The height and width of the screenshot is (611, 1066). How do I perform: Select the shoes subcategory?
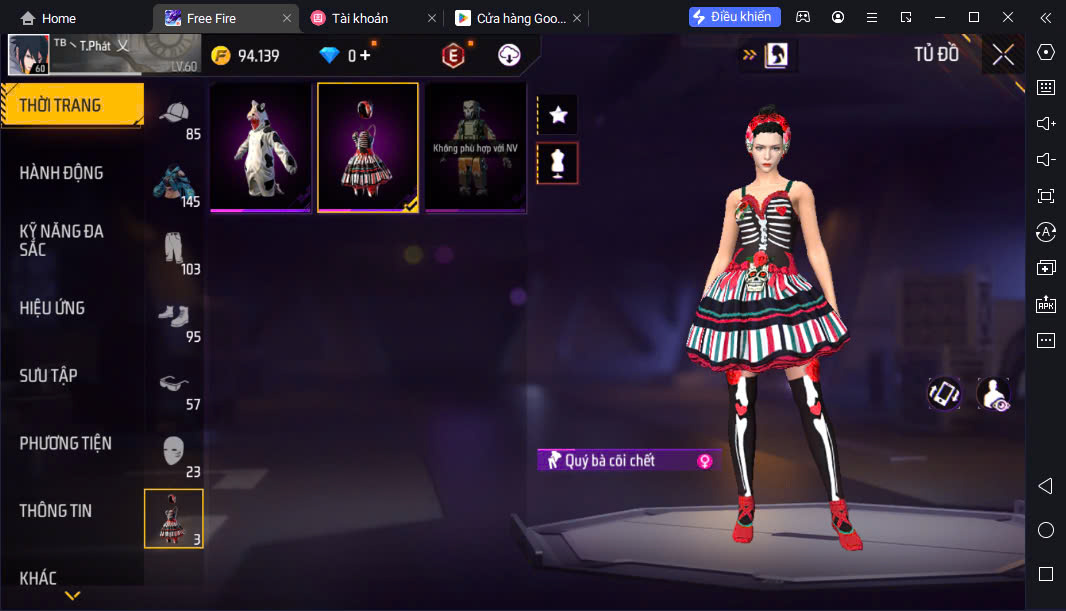[174, 319]
